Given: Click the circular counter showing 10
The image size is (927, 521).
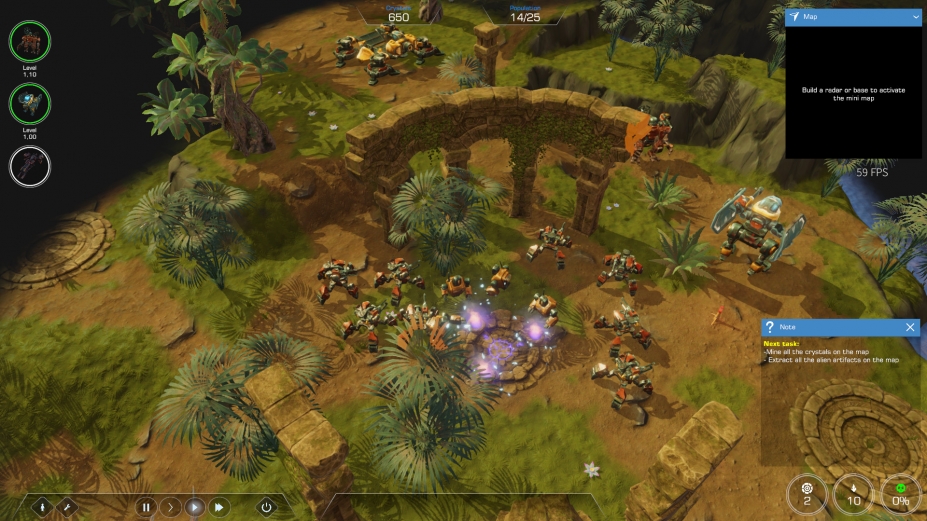Looking at the screenshot, I should pos(853,494).
